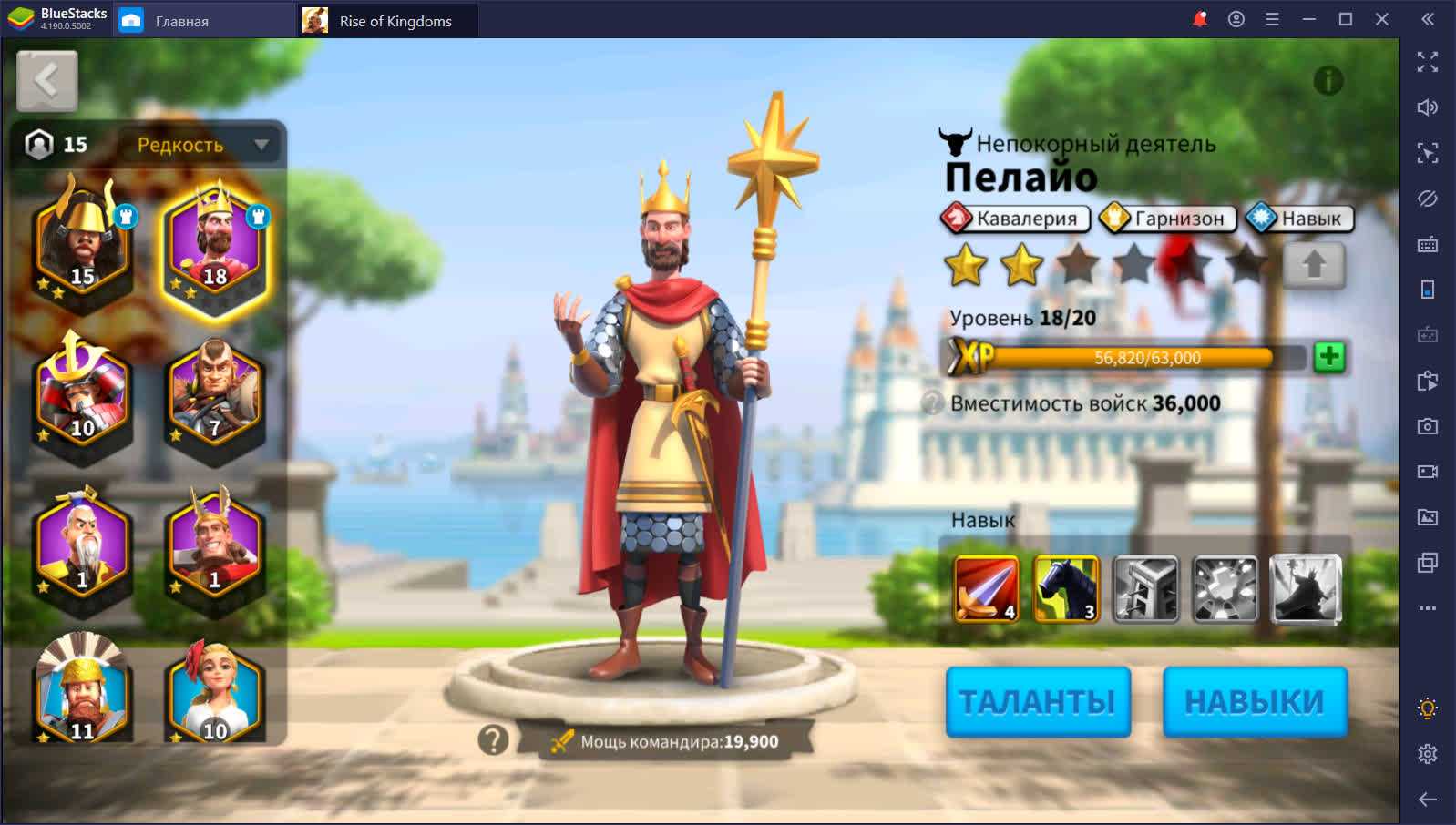Upgrade star level with the arrow button
The image size is (1456, 825).
(x=1313, y=265)
